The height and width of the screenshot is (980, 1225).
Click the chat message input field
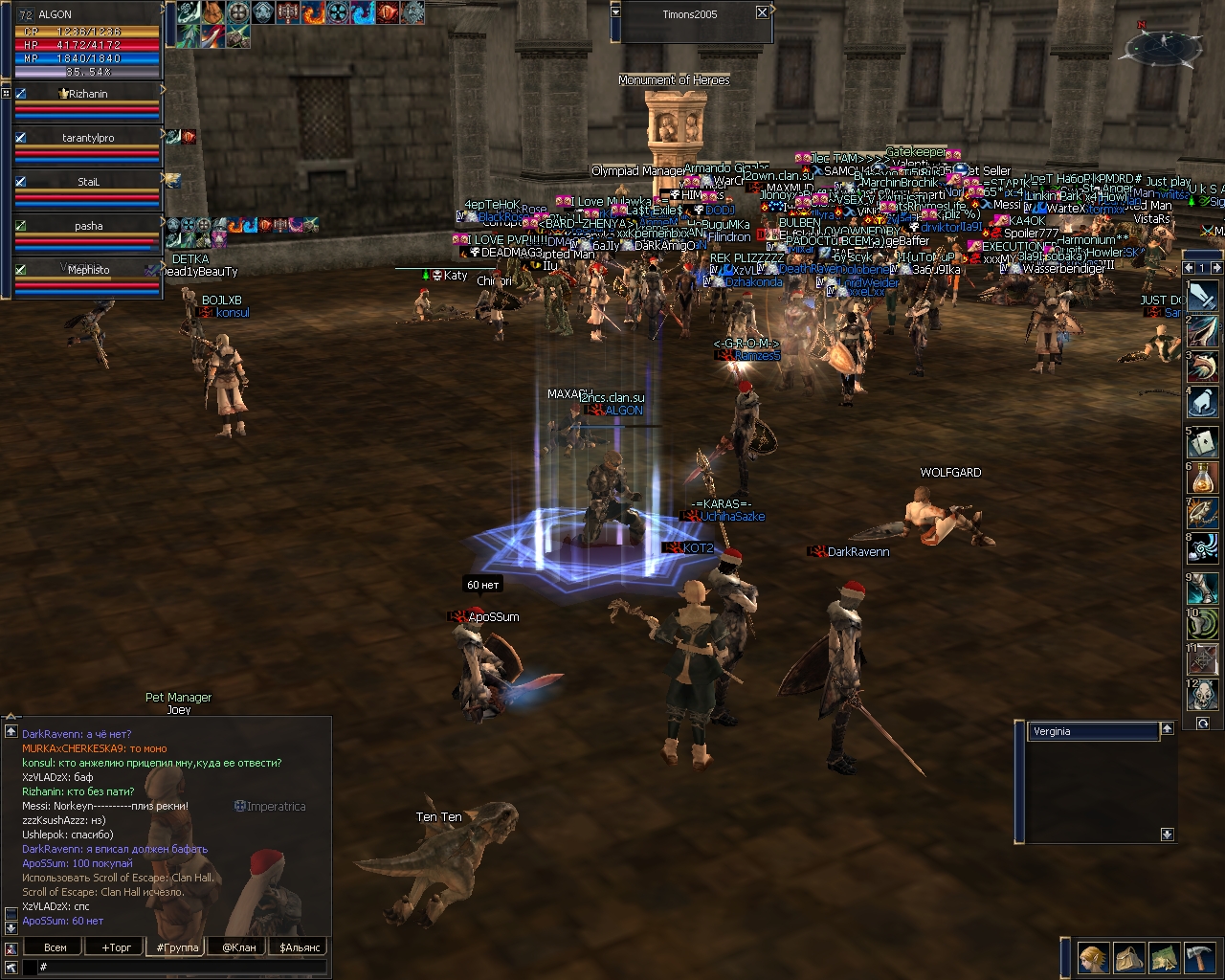182,968
